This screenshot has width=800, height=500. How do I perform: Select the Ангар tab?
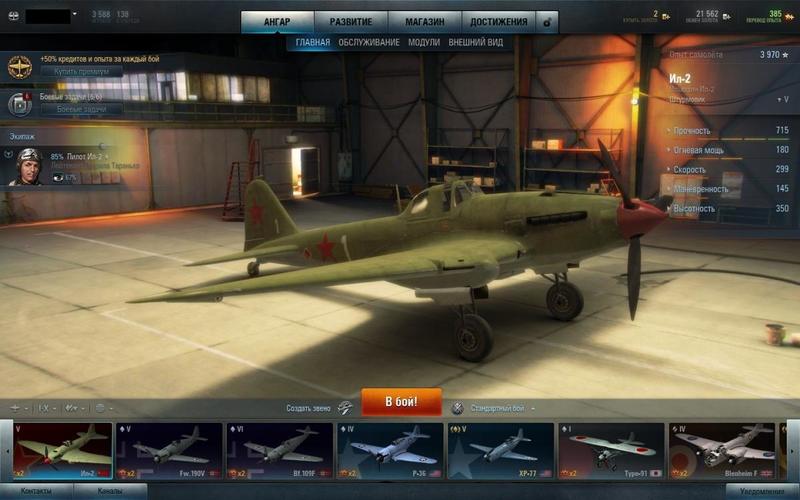[278, 21]
